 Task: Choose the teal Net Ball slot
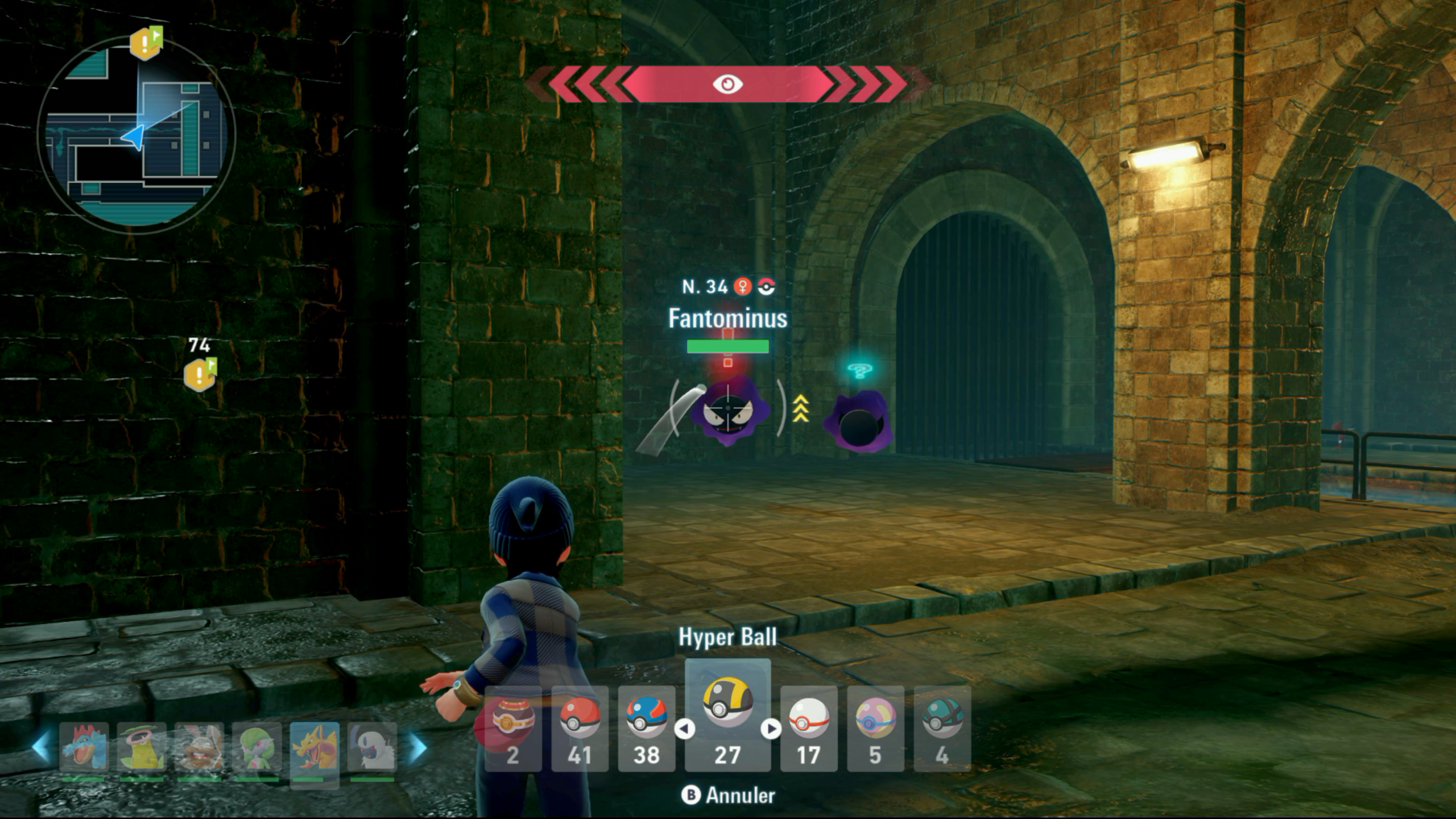942,728
